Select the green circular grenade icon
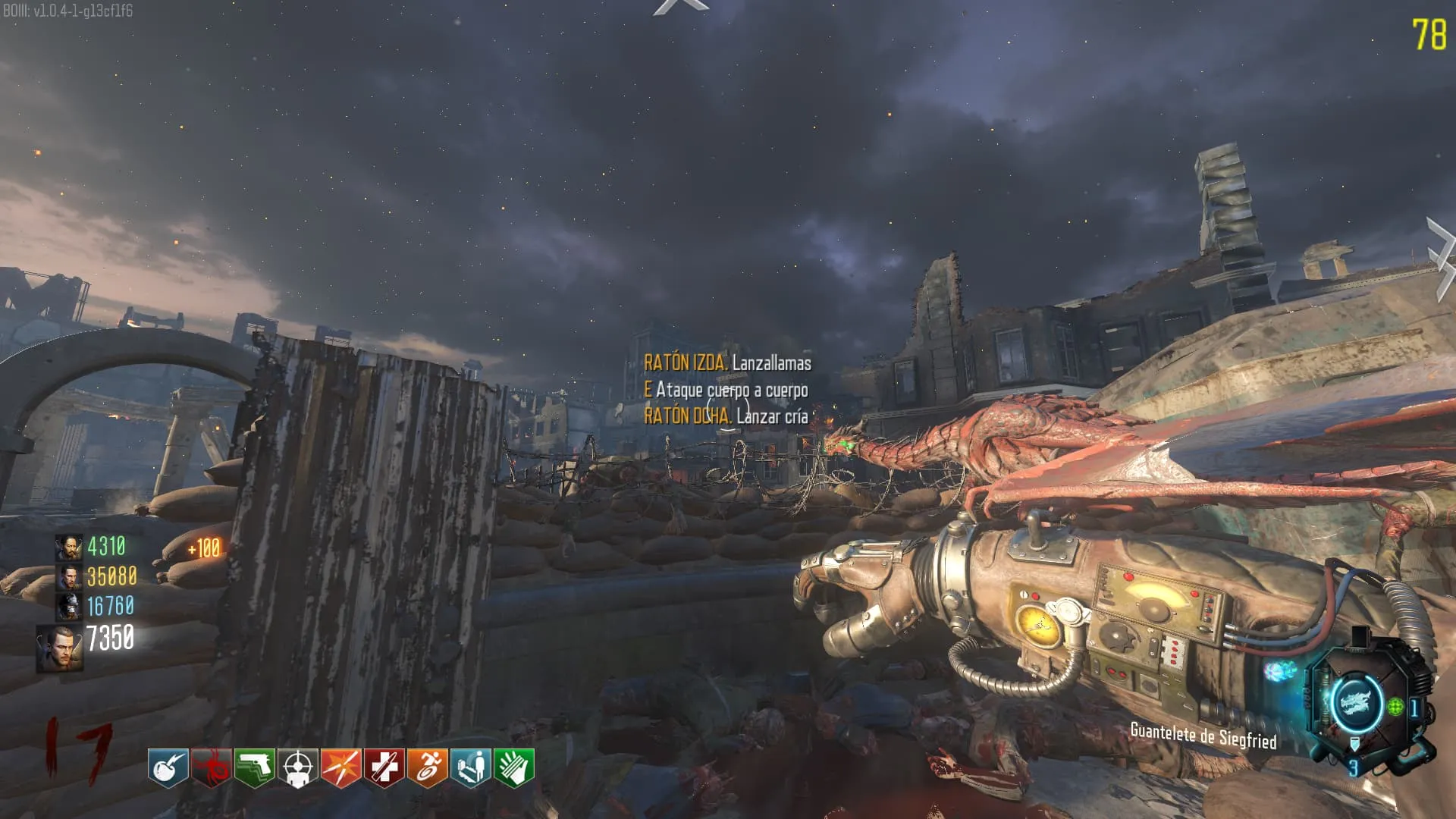The image size is (1456, 819). point(1395,708)
